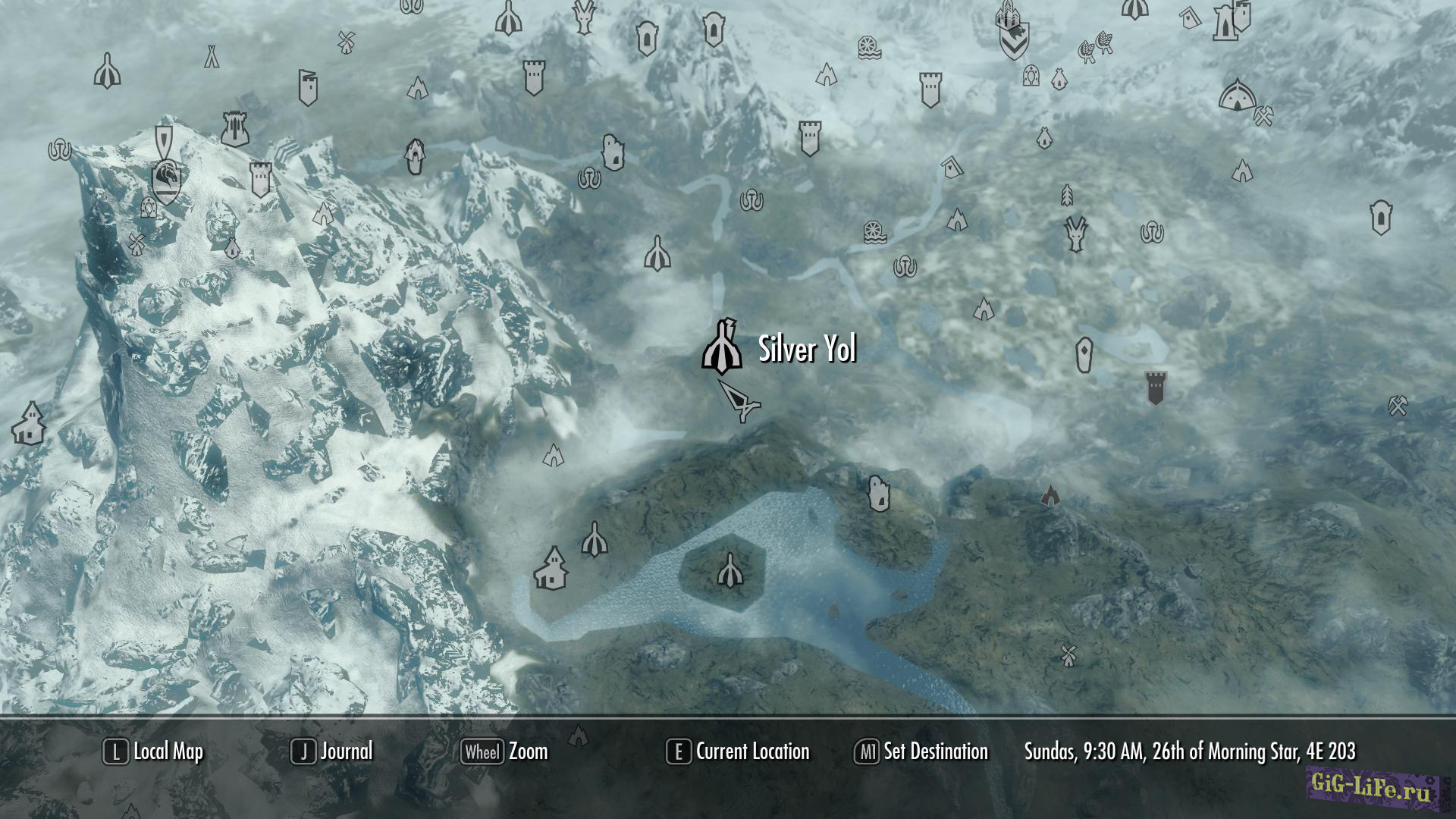Select the dark filled camp marker
This screenshot has height=819, width=1456.
(x=1050, y=496)
